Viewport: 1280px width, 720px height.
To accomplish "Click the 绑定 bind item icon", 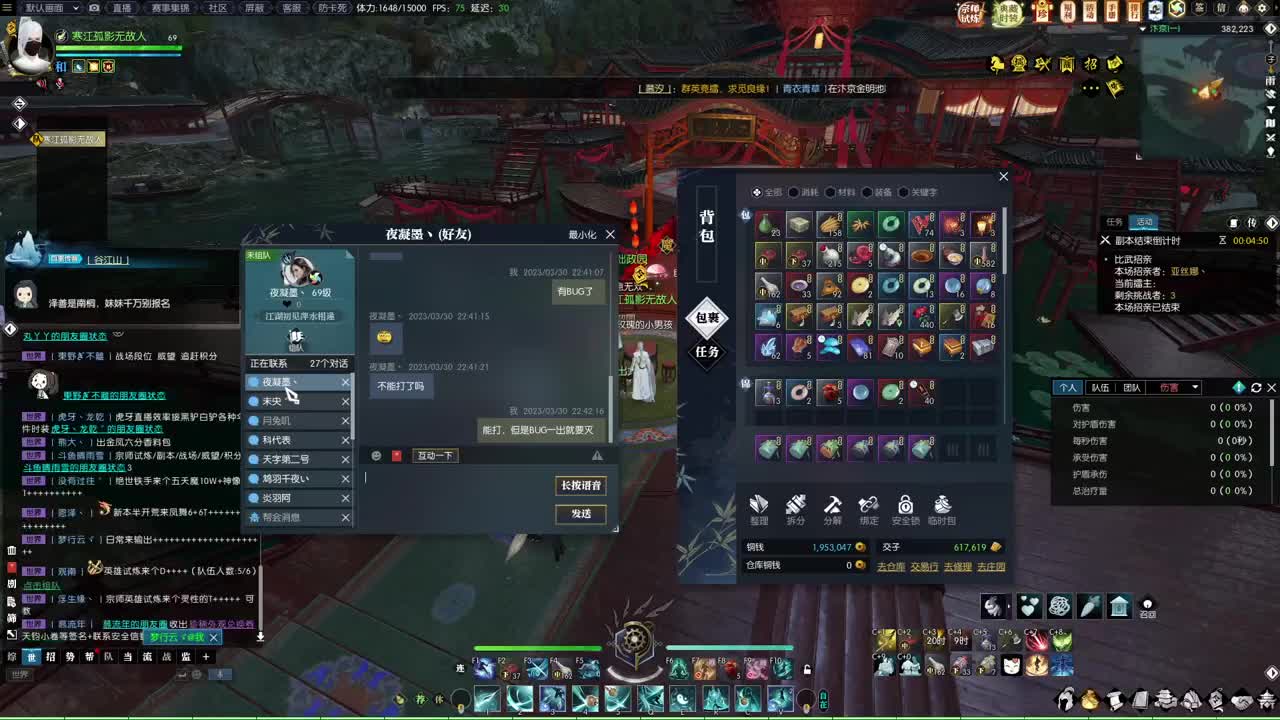I will coord(868,512).
